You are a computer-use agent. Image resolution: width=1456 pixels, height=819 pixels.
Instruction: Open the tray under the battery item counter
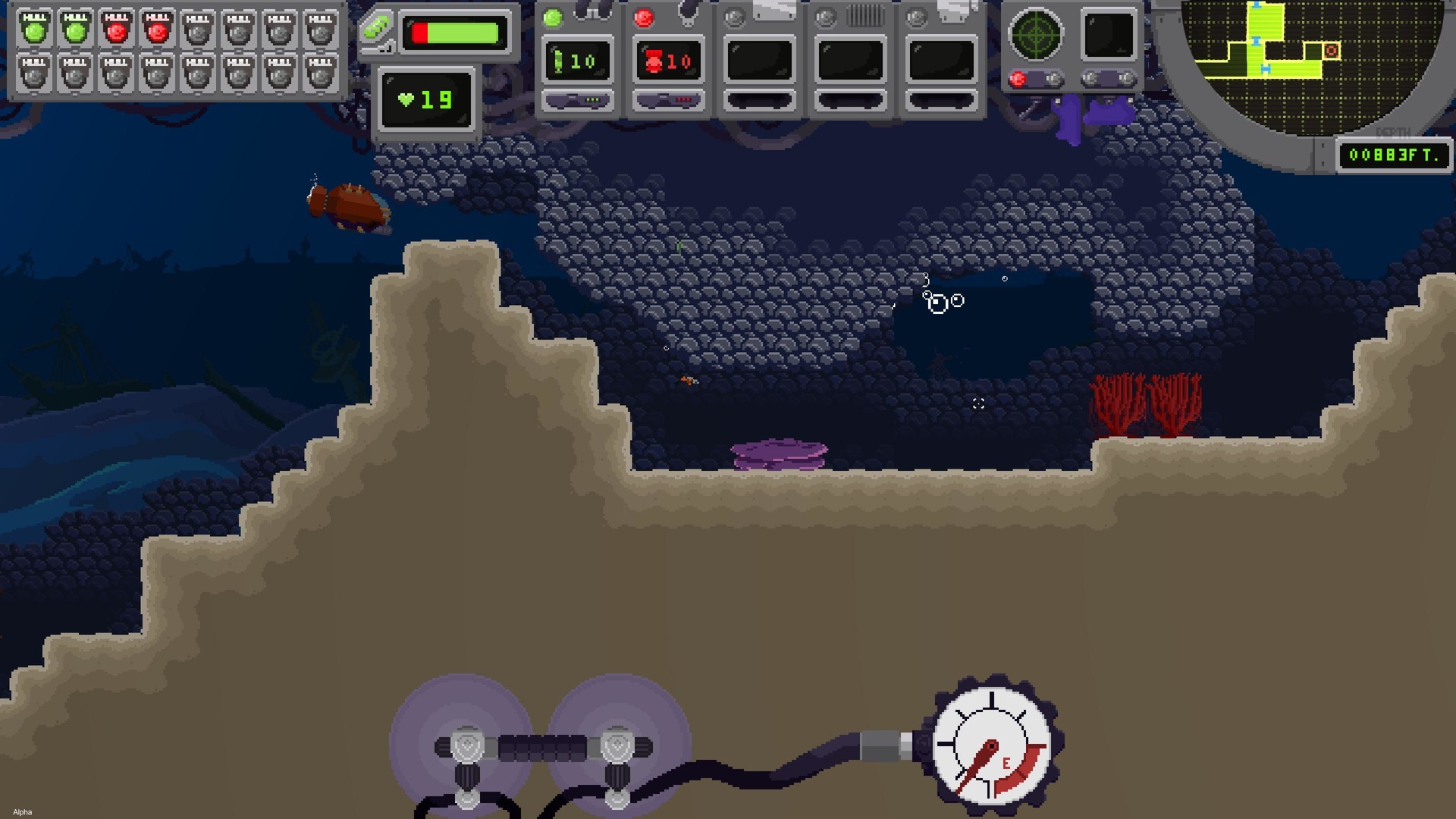(578, 99)
